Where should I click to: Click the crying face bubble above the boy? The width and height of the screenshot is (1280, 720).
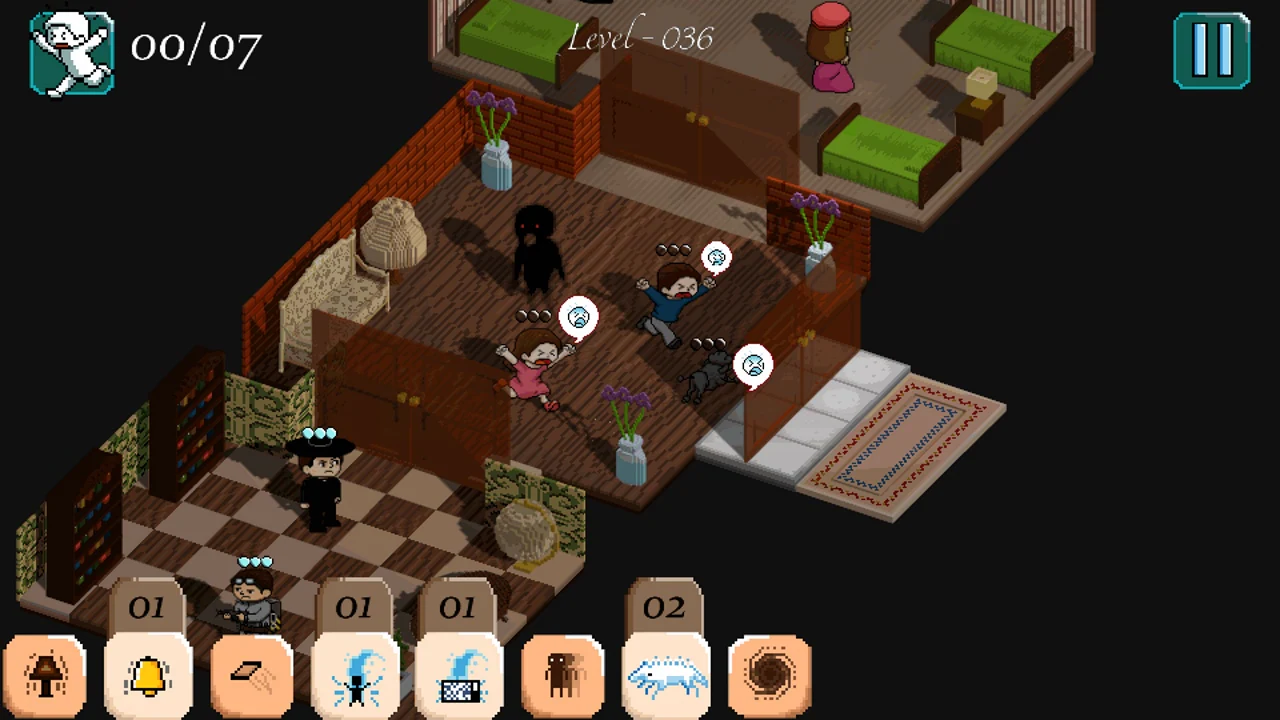click(x=716, y=257)
